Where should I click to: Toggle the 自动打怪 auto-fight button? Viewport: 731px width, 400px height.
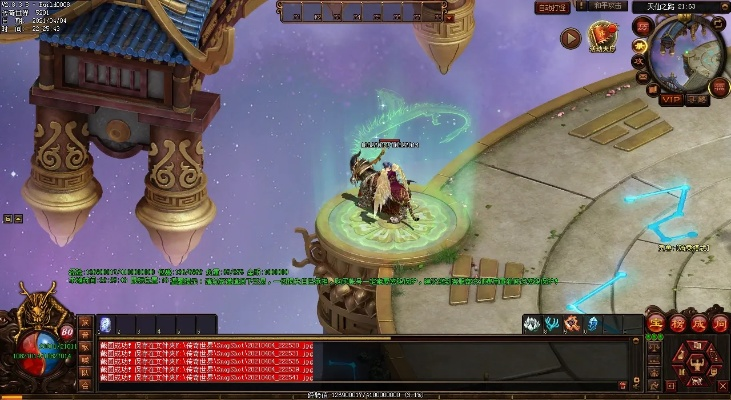[x=551, y=7]
